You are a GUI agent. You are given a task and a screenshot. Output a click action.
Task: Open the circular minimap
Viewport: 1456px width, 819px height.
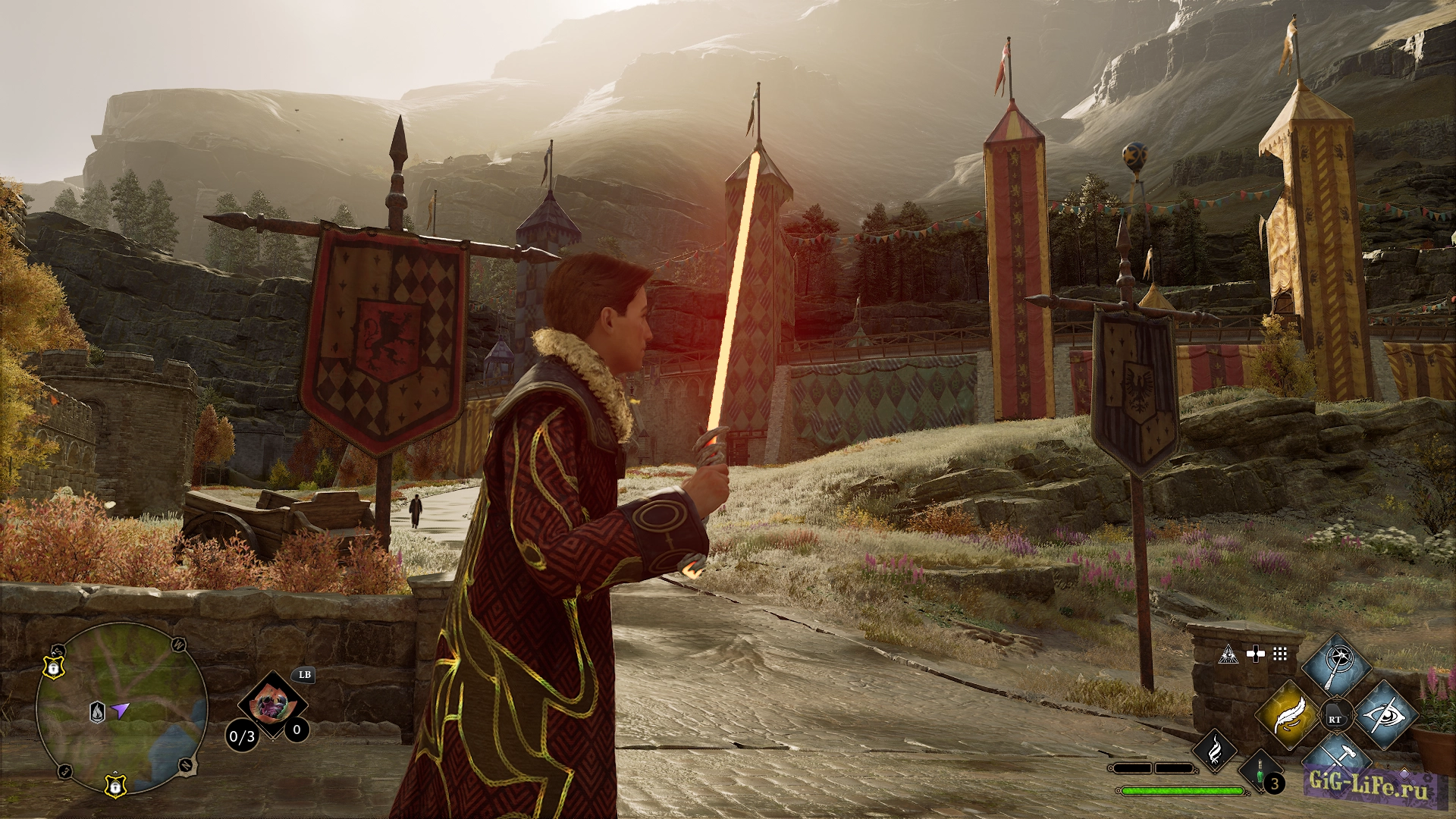pos(121,709)
